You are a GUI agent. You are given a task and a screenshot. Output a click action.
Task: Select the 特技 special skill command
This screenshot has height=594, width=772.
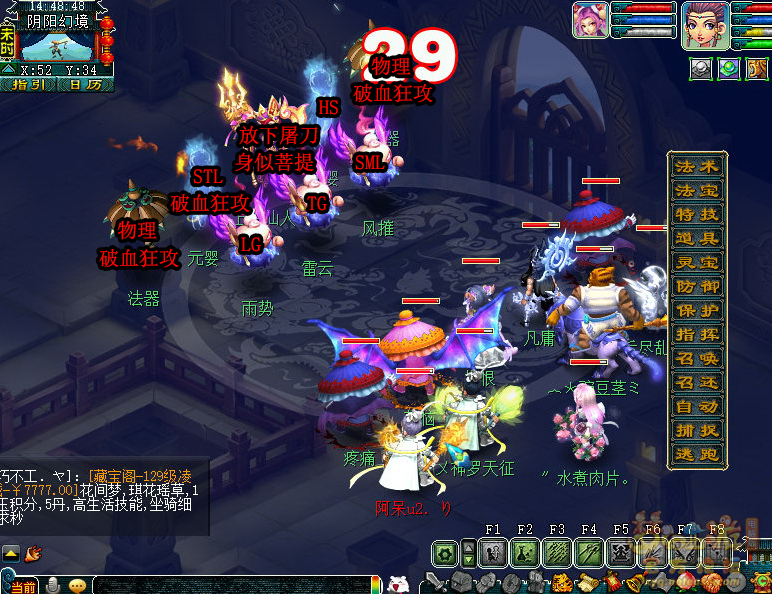pos(696,214)
